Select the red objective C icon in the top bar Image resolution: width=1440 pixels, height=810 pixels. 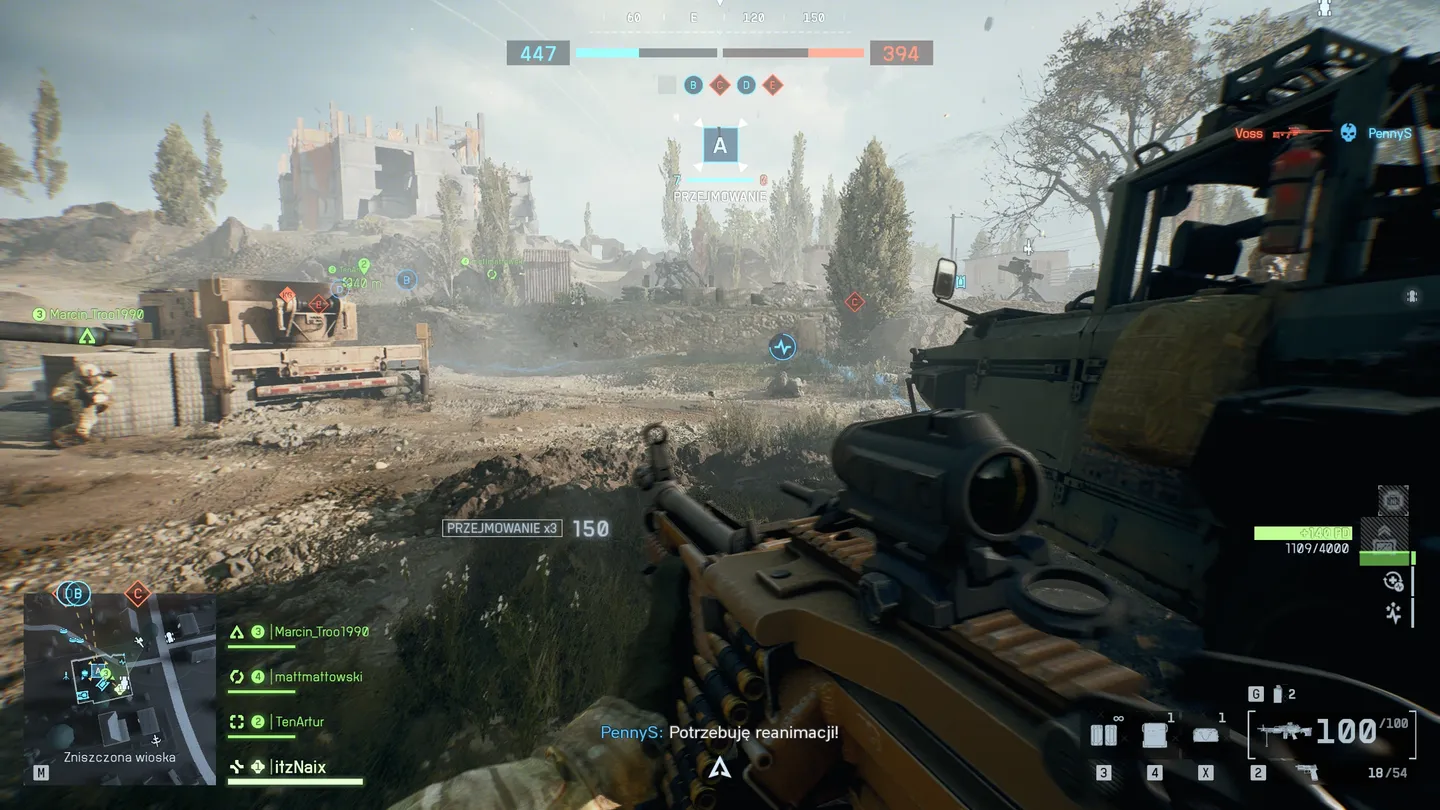click(719, 86)
